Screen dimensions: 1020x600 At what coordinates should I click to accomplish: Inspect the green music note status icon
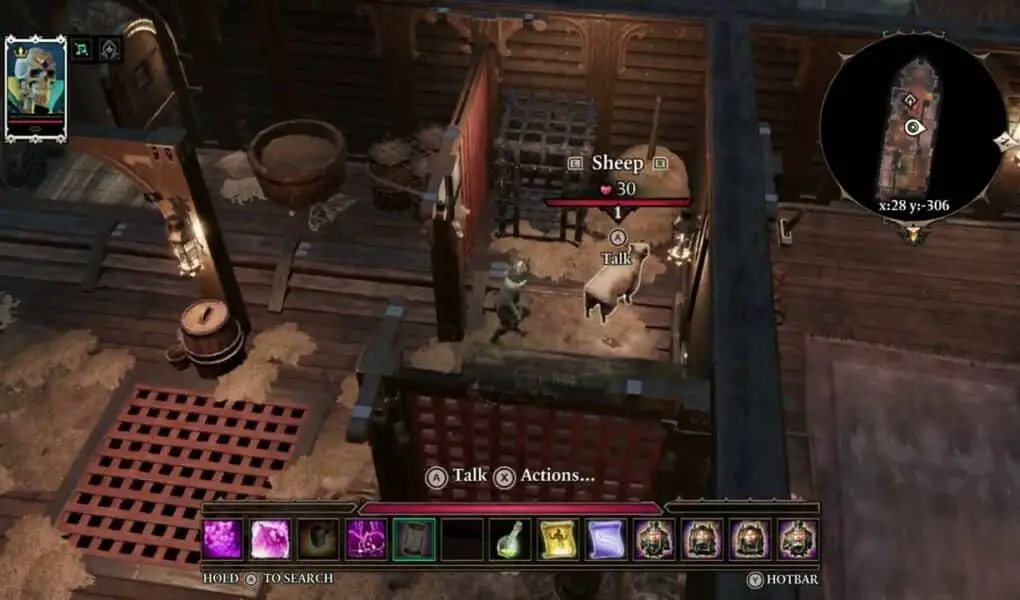[x=81, y=49]
